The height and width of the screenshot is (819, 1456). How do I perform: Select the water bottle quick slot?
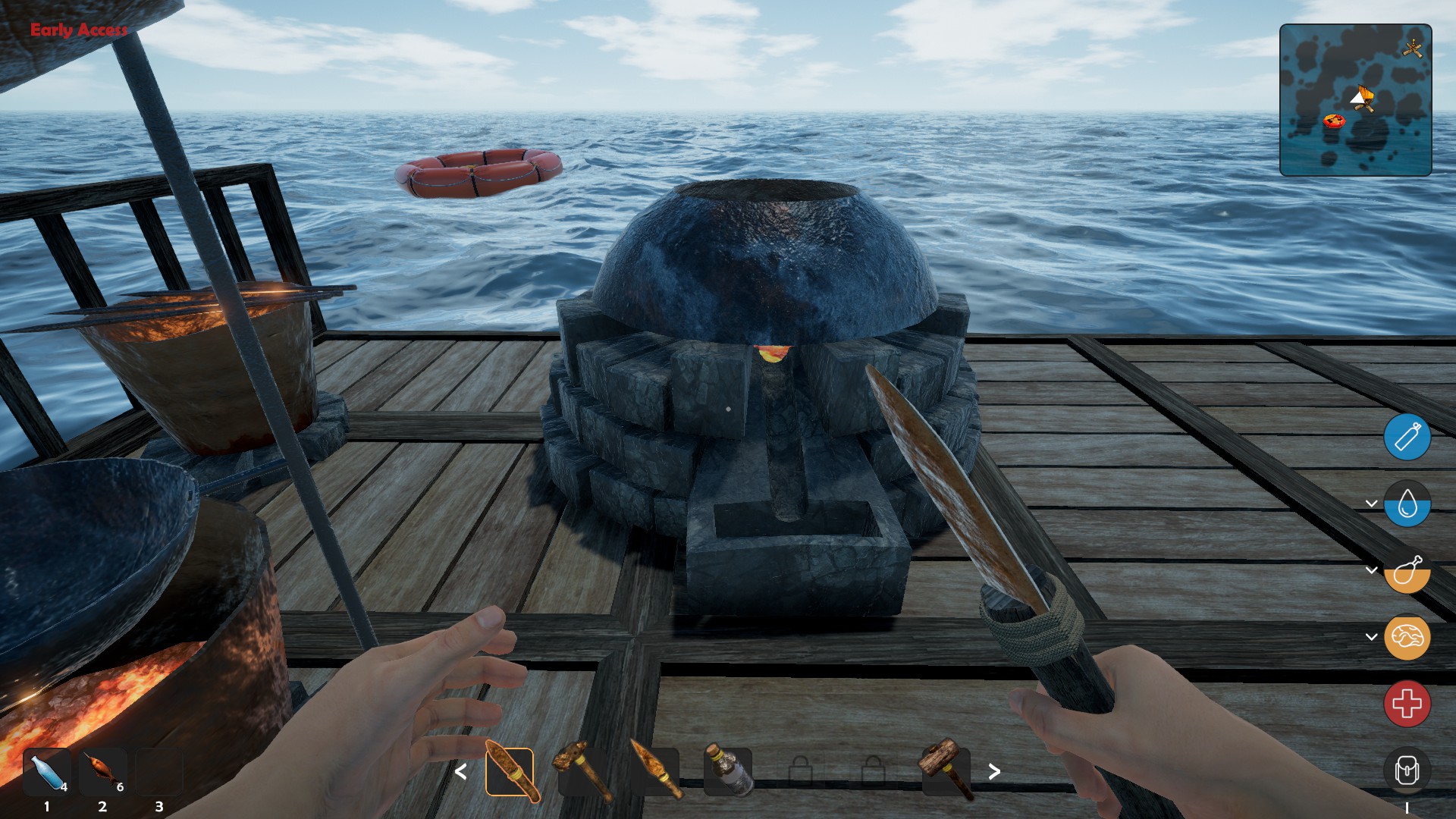click(x=47, y=772)
